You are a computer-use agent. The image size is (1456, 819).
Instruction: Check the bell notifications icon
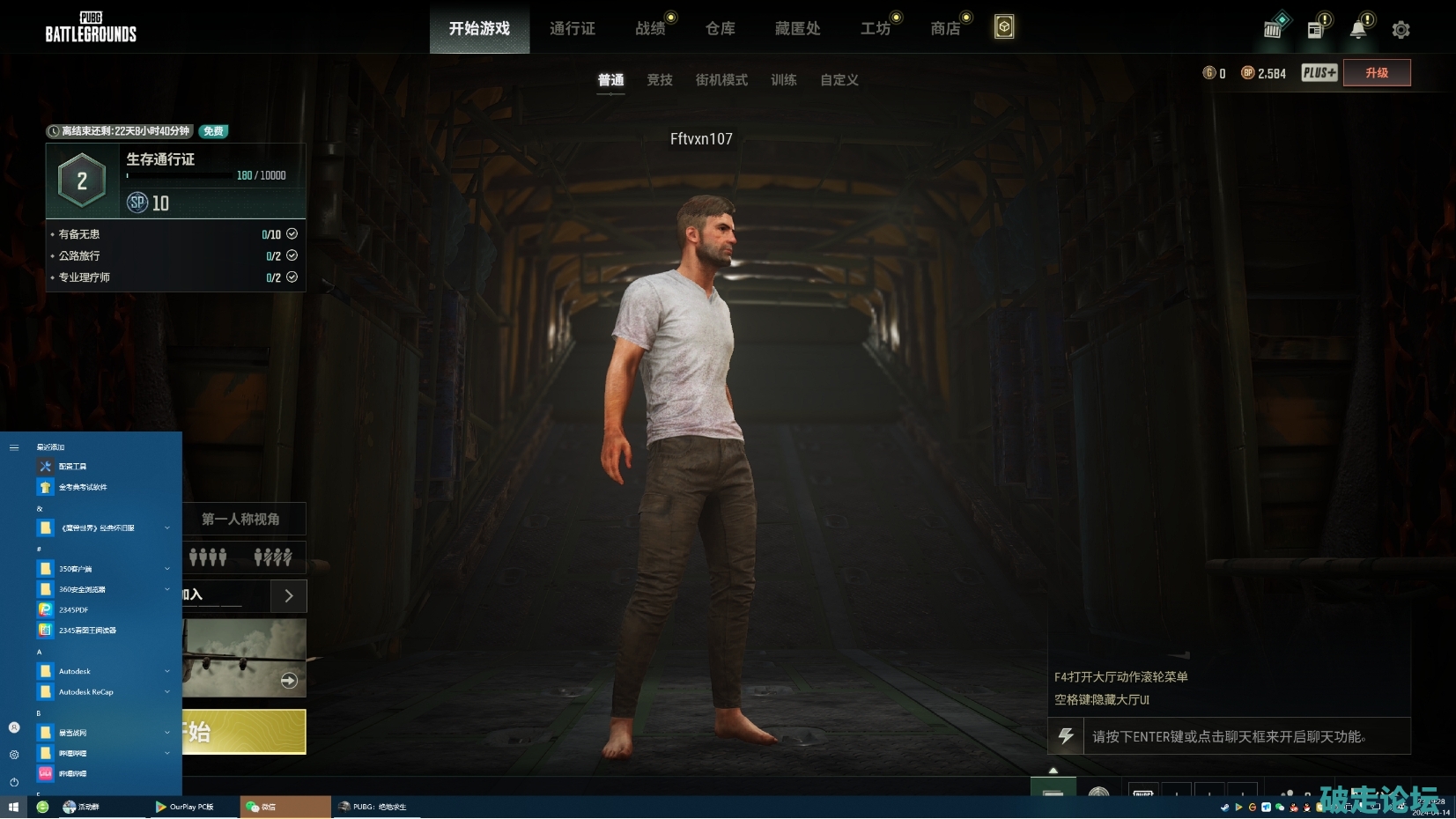tap(1358, 30)
